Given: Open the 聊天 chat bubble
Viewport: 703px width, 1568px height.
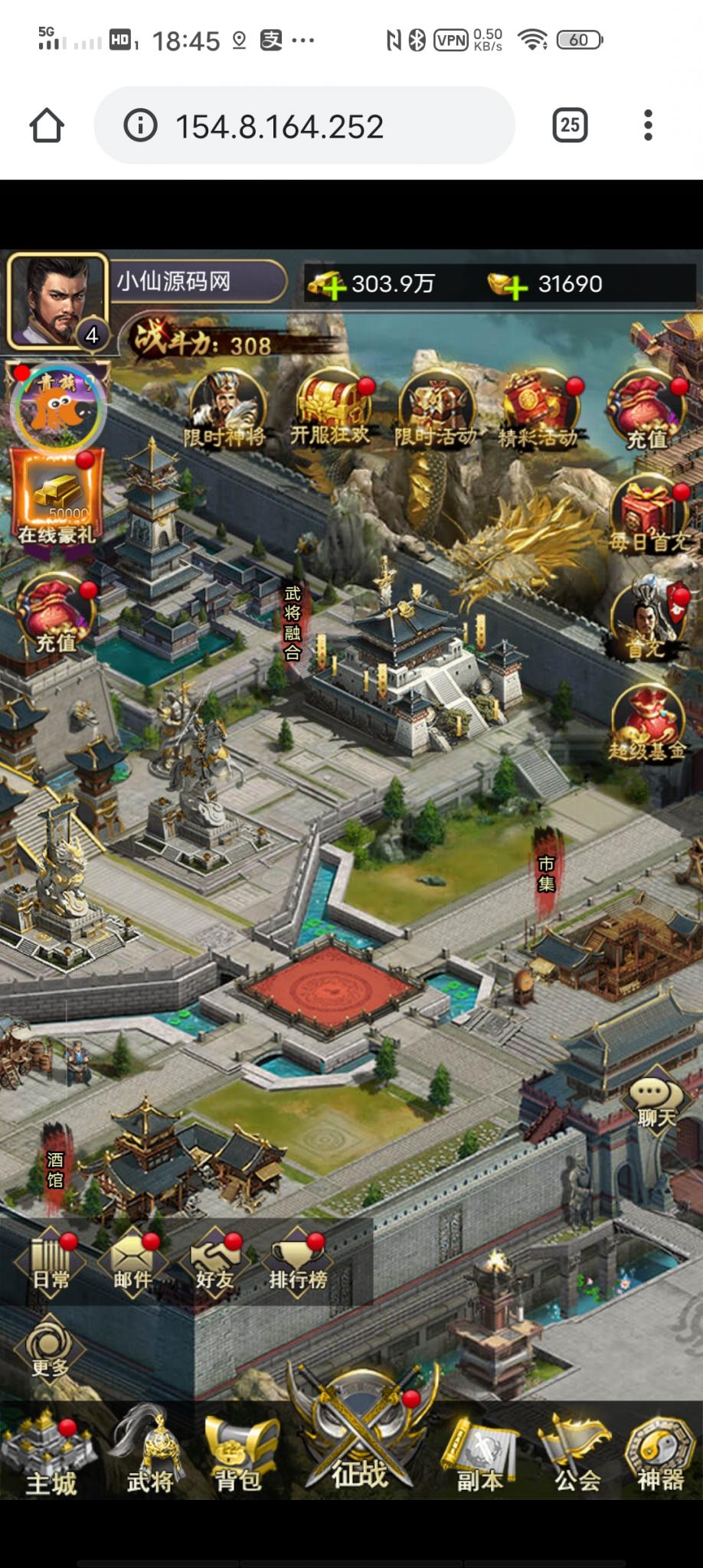Looking at the screenshot, I should pos(656,1102).
